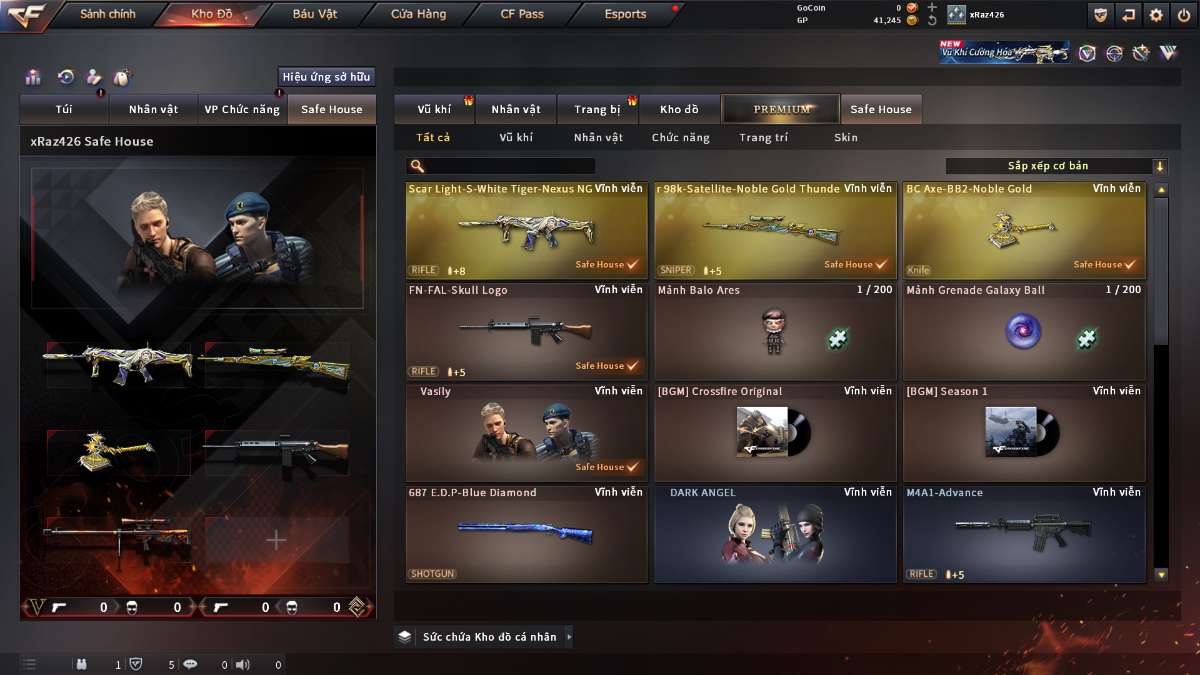The height and width of the screenshot is (675, 1200).
Task: Switch to the left-panel Túi tab
Action: pyautogui.click(x=62, y=109)
